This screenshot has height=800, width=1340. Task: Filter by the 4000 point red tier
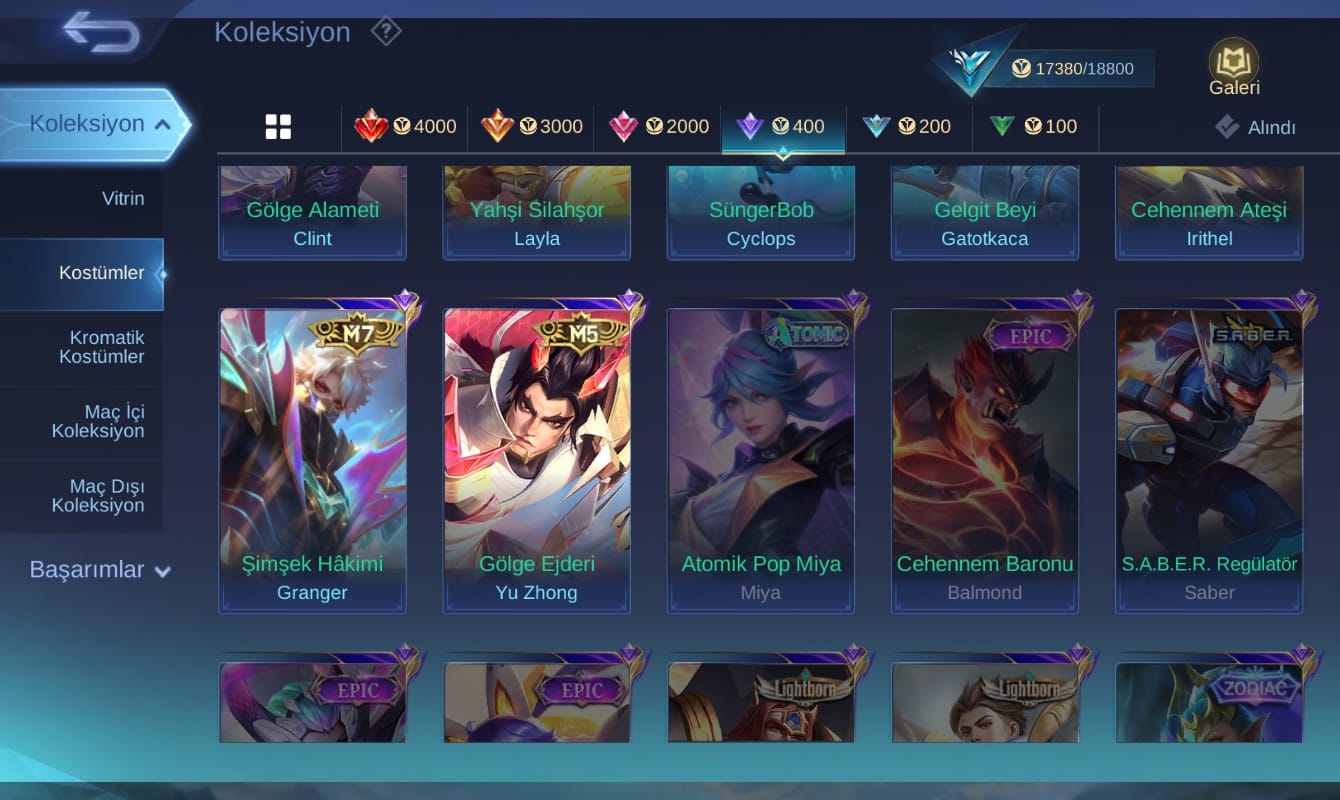[405, 127]
